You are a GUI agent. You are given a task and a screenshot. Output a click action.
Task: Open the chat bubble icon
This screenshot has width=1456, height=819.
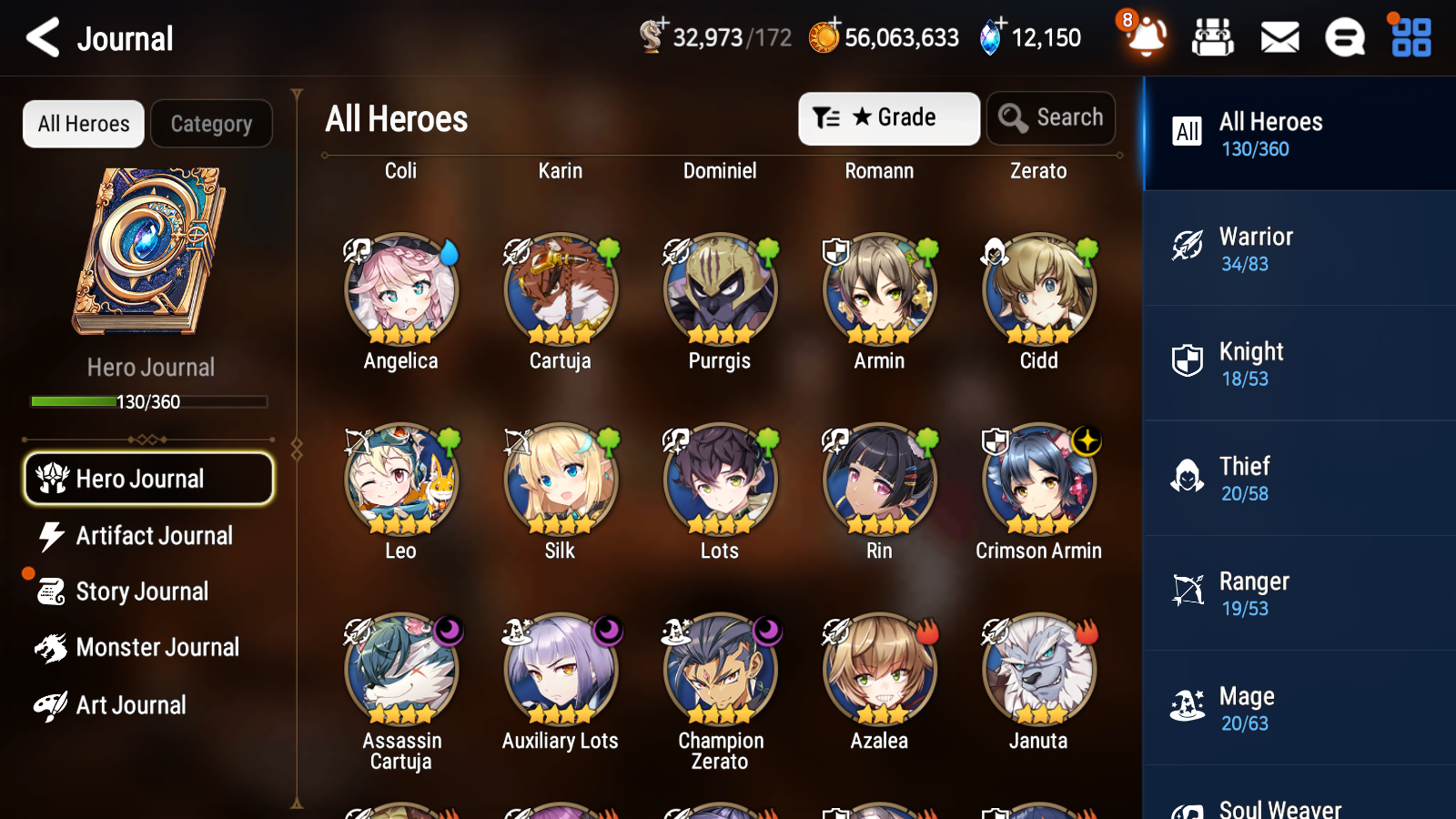[x=1344, y=37]
